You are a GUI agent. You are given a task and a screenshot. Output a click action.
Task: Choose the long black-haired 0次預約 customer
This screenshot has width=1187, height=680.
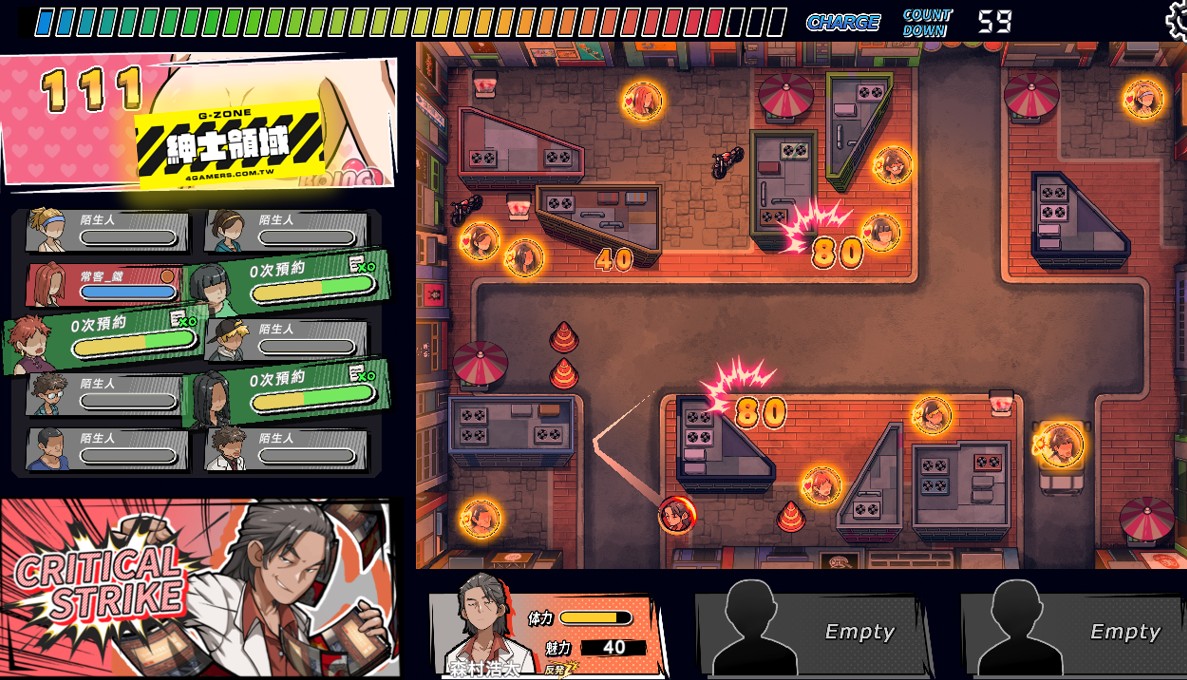click(290, 393)
